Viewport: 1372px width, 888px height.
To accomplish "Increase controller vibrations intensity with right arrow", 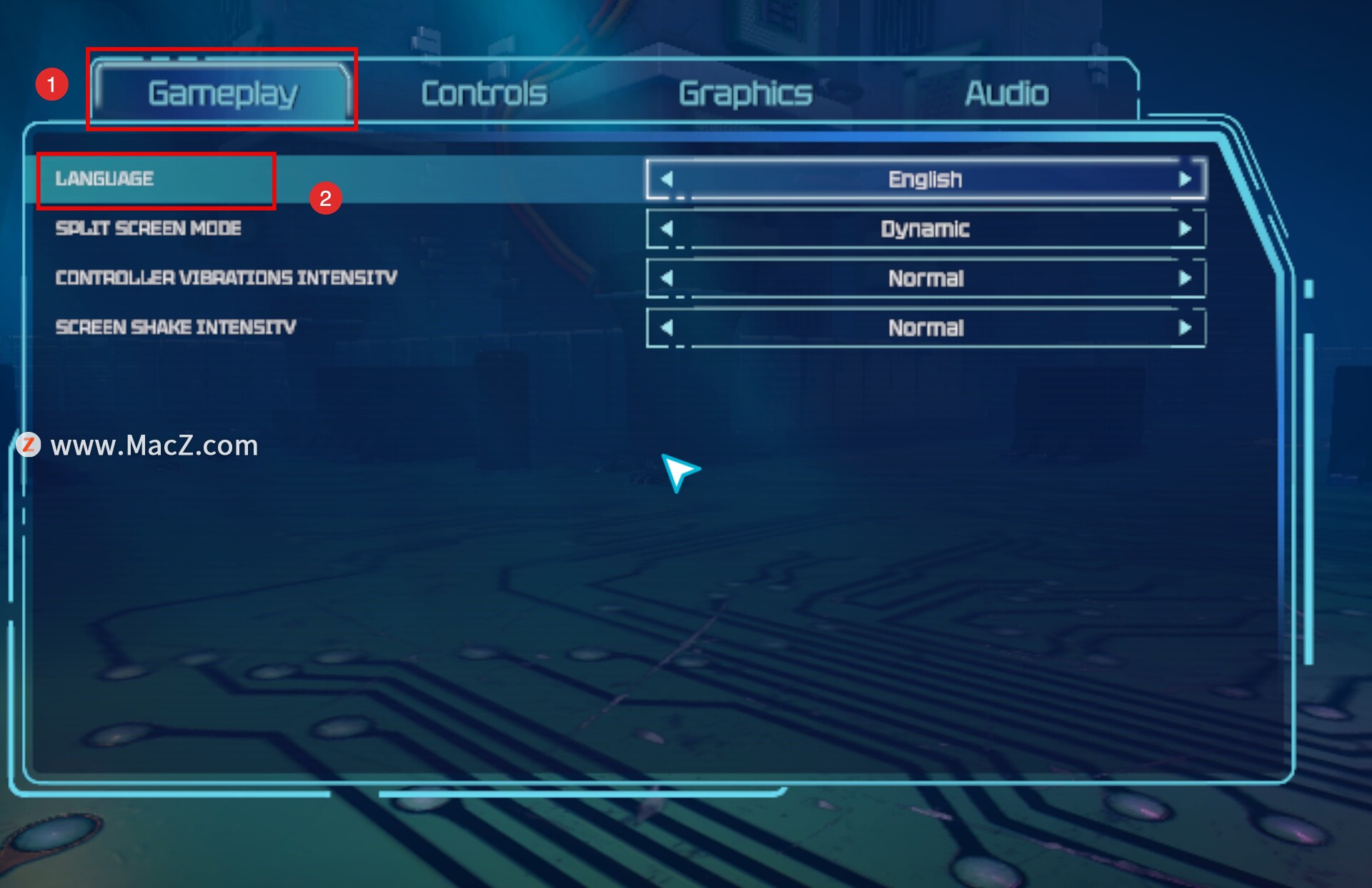I will tap(1184, 278).
